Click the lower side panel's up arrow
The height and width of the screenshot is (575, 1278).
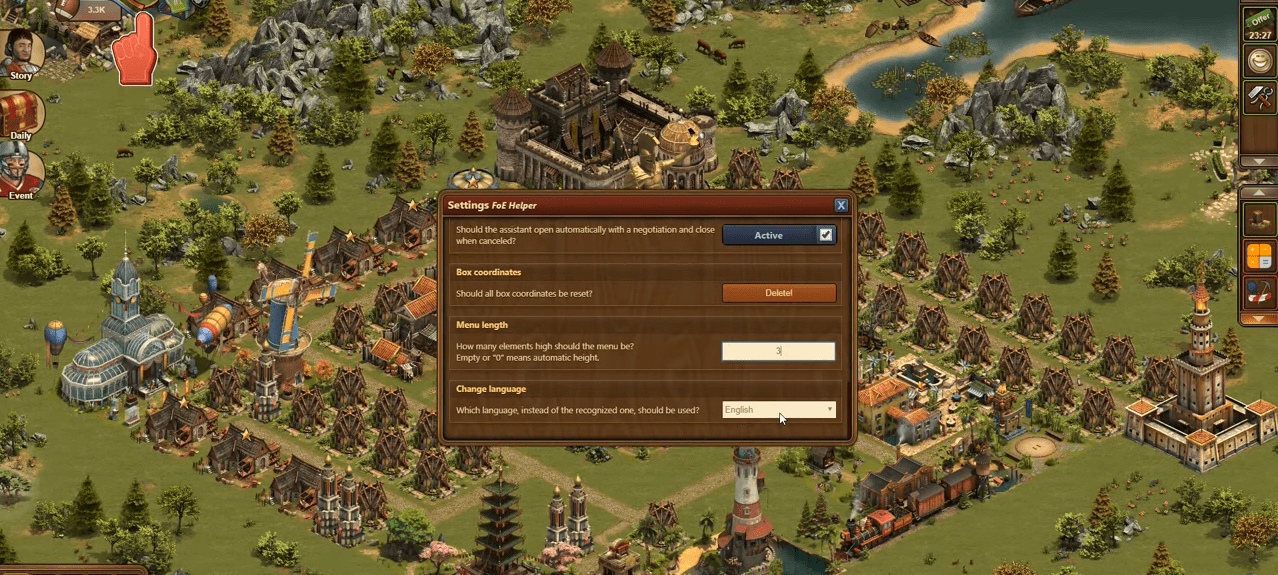point(1258,191)
